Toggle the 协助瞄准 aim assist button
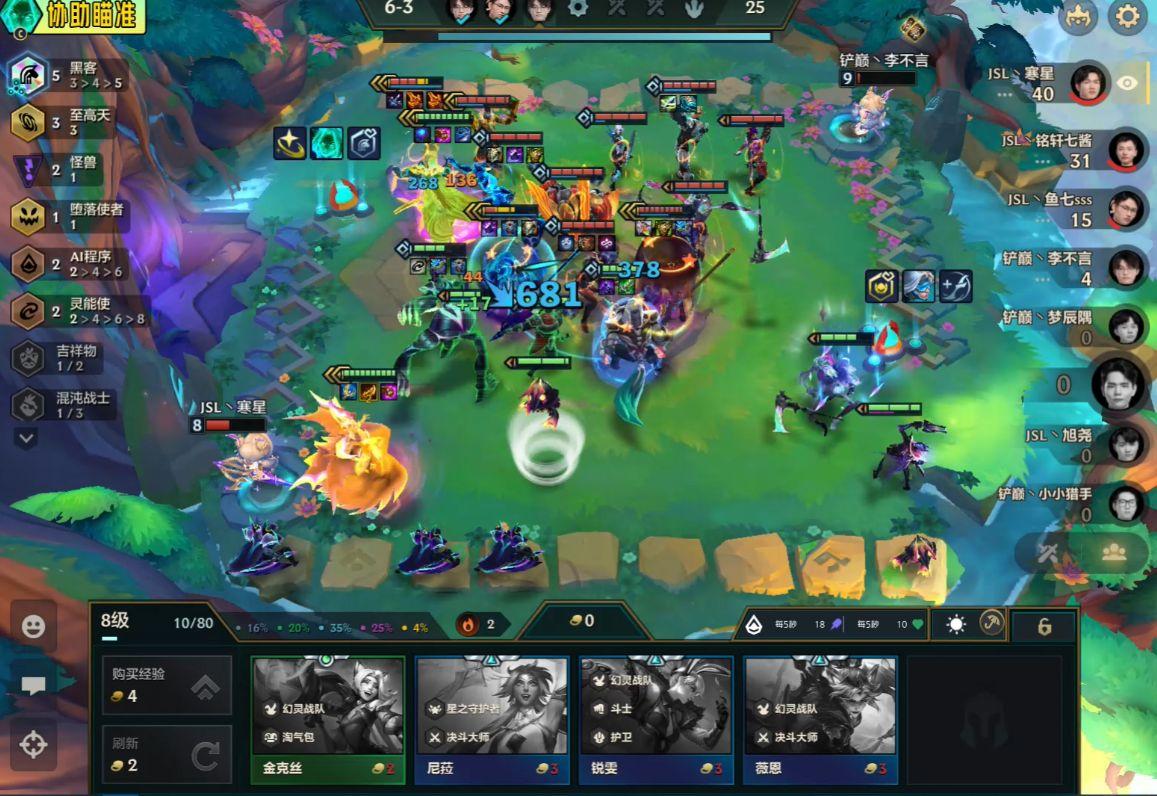This screenshot has height=796, width=1157. point(78,15)
